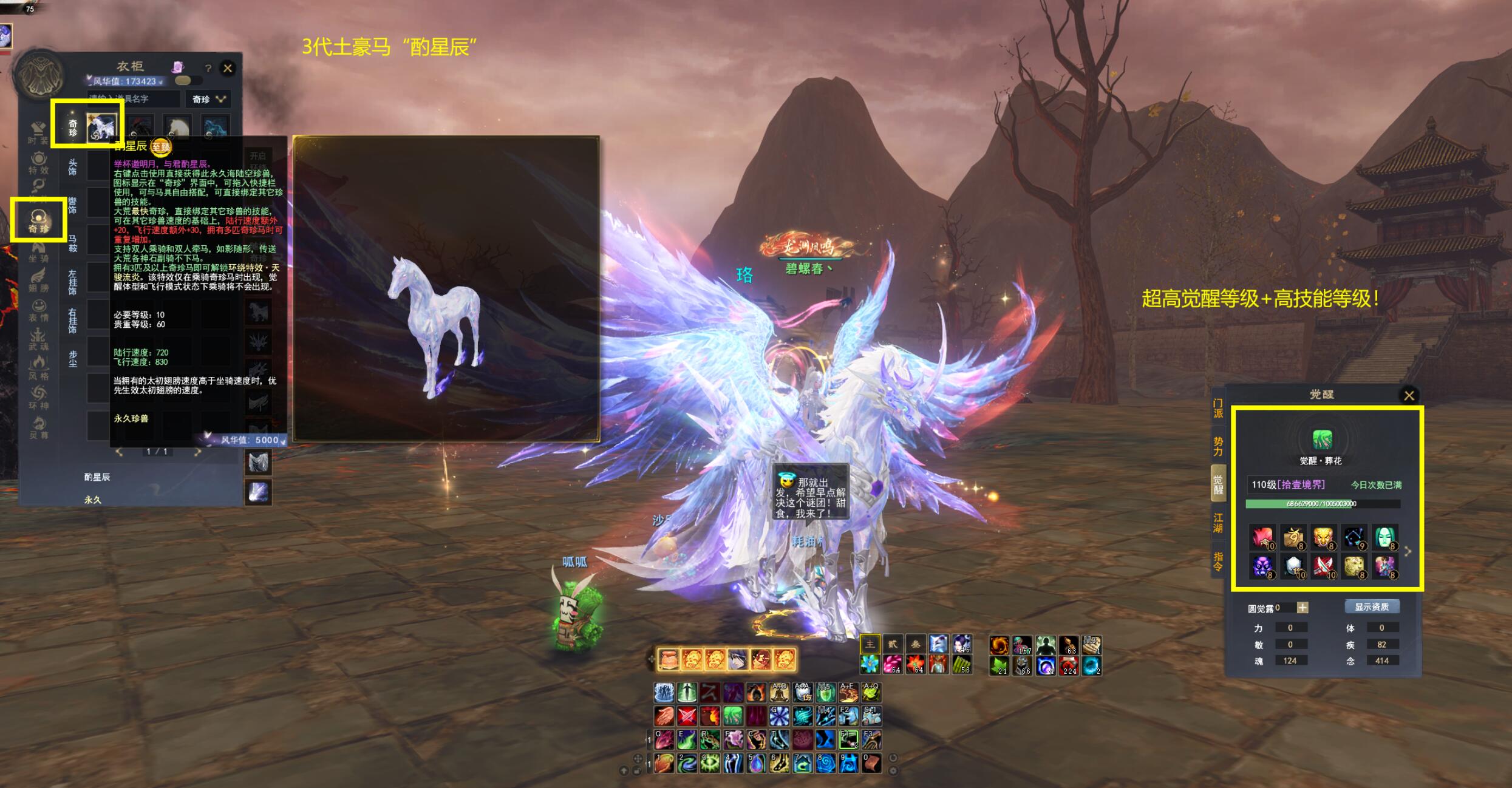Image resolution: width=1512 pixels, height=788 pixels.
Task: Choose the 表情 emote category
Action: coord(38,310)
